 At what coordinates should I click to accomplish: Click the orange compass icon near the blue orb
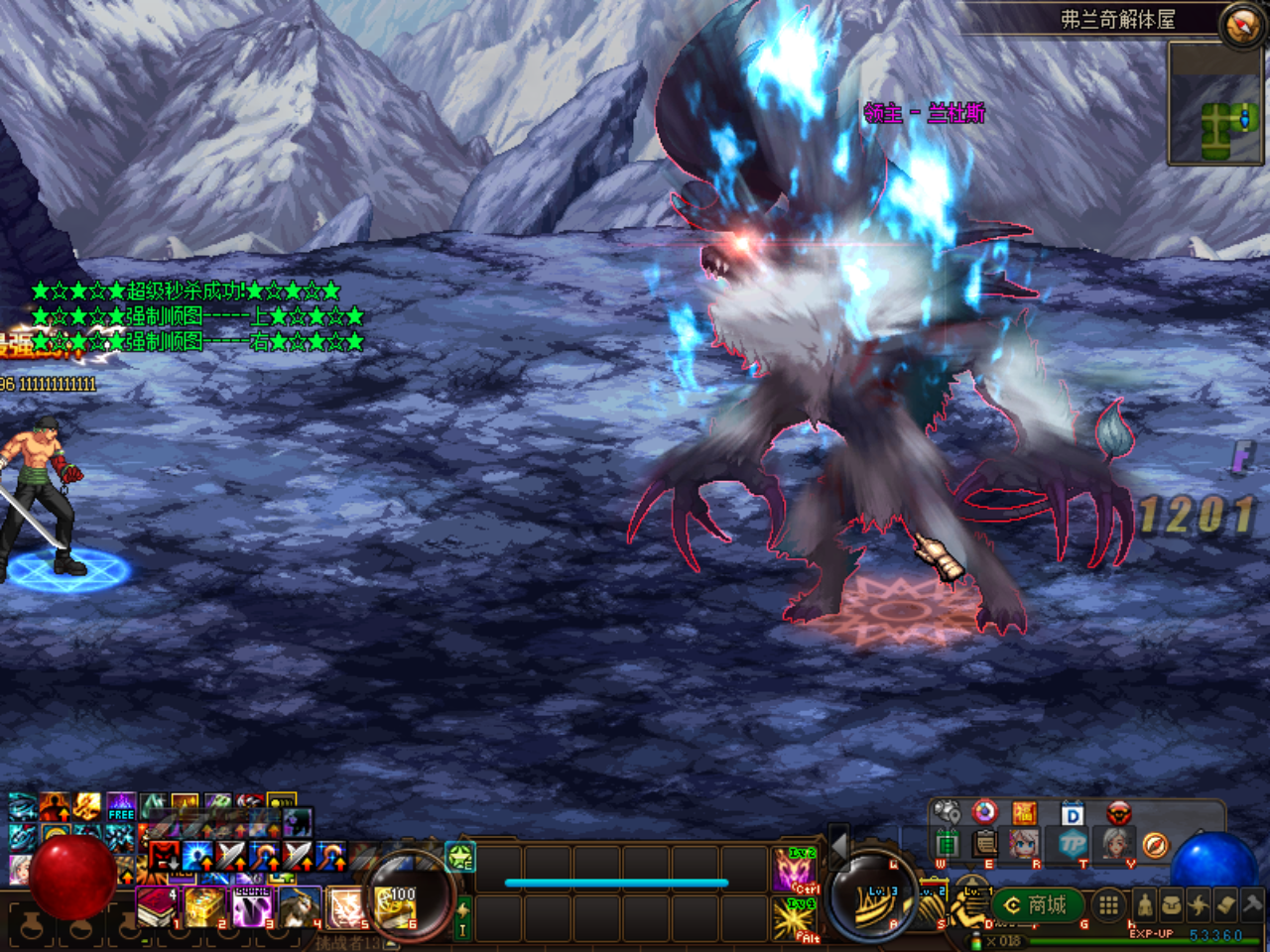(x=1154, y=845)
